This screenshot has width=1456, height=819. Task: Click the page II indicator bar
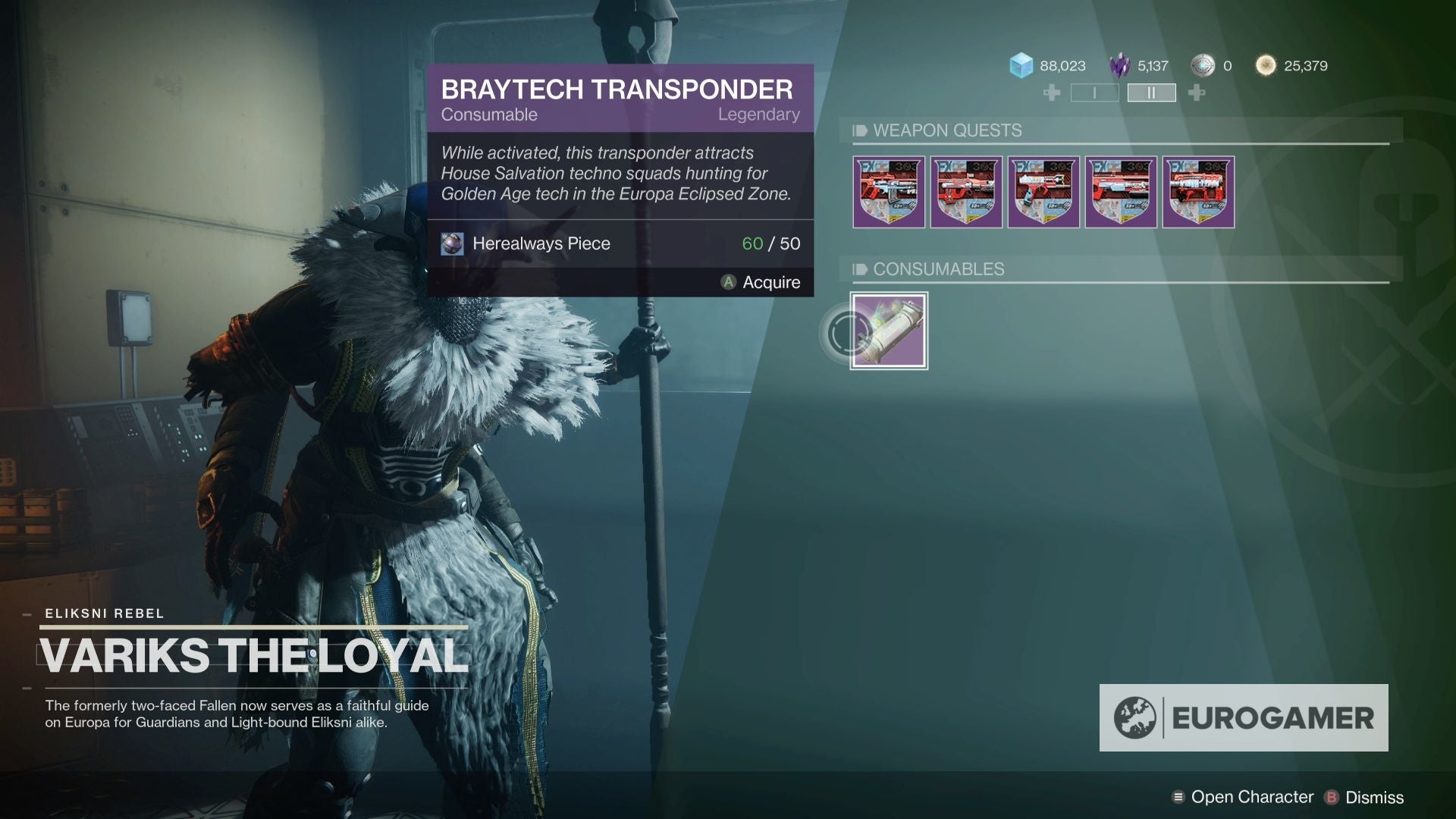click(x=1151, y=93)
